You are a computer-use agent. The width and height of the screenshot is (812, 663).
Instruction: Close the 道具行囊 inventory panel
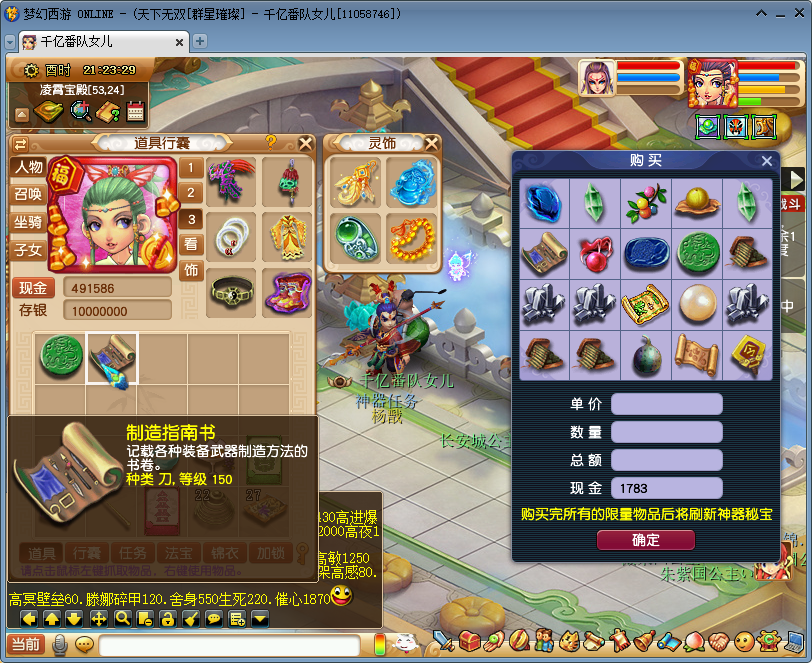point(305,143)
